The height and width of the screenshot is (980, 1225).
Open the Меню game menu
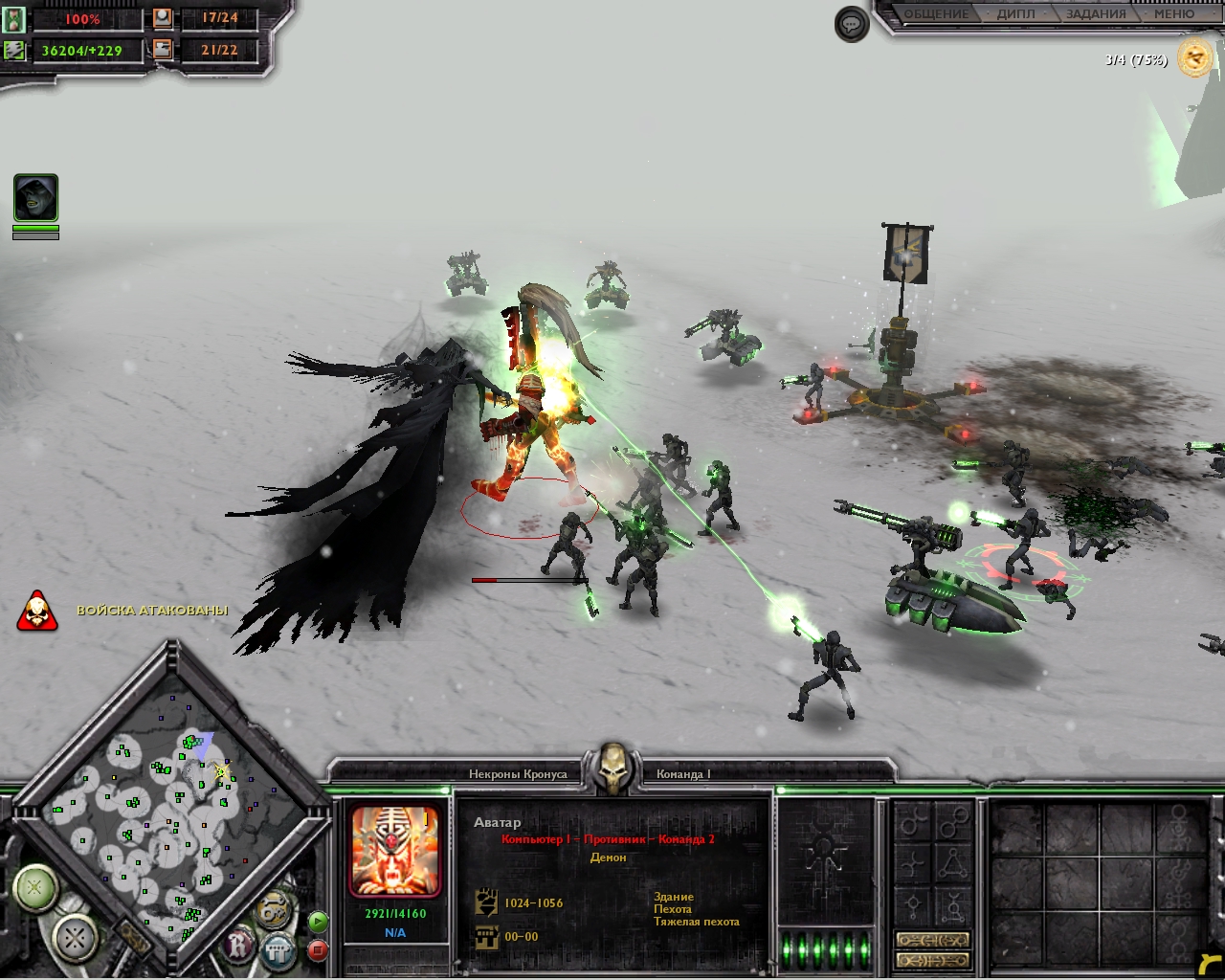point(1173,14)
